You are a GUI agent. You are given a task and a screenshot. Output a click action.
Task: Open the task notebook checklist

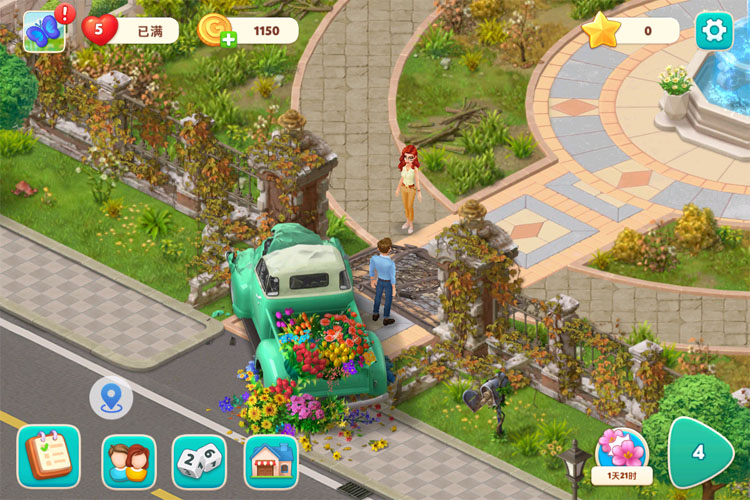(48, 457)
